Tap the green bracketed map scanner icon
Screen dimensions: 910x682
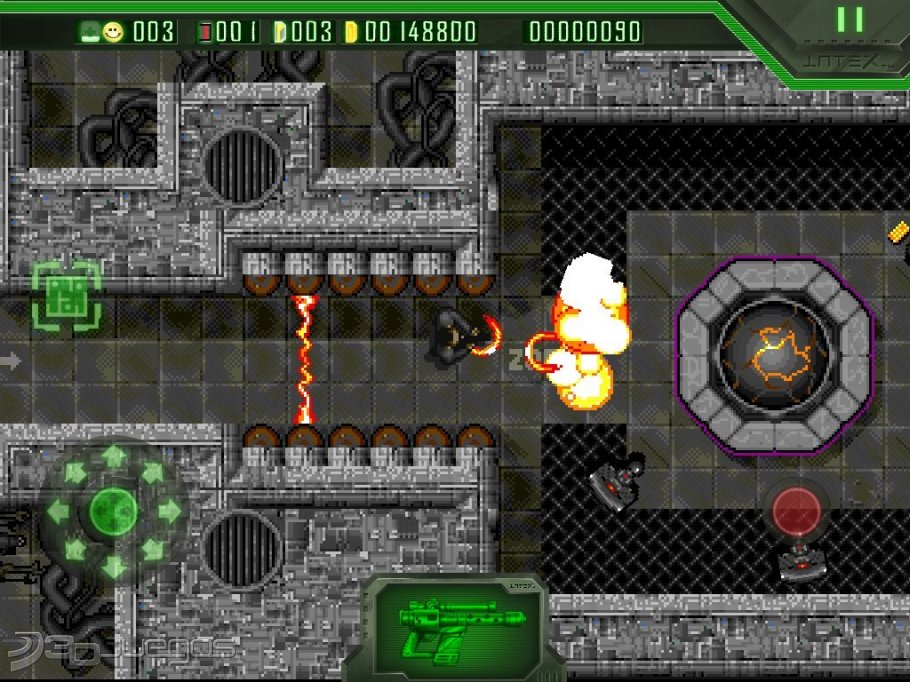tap(66, 296)
